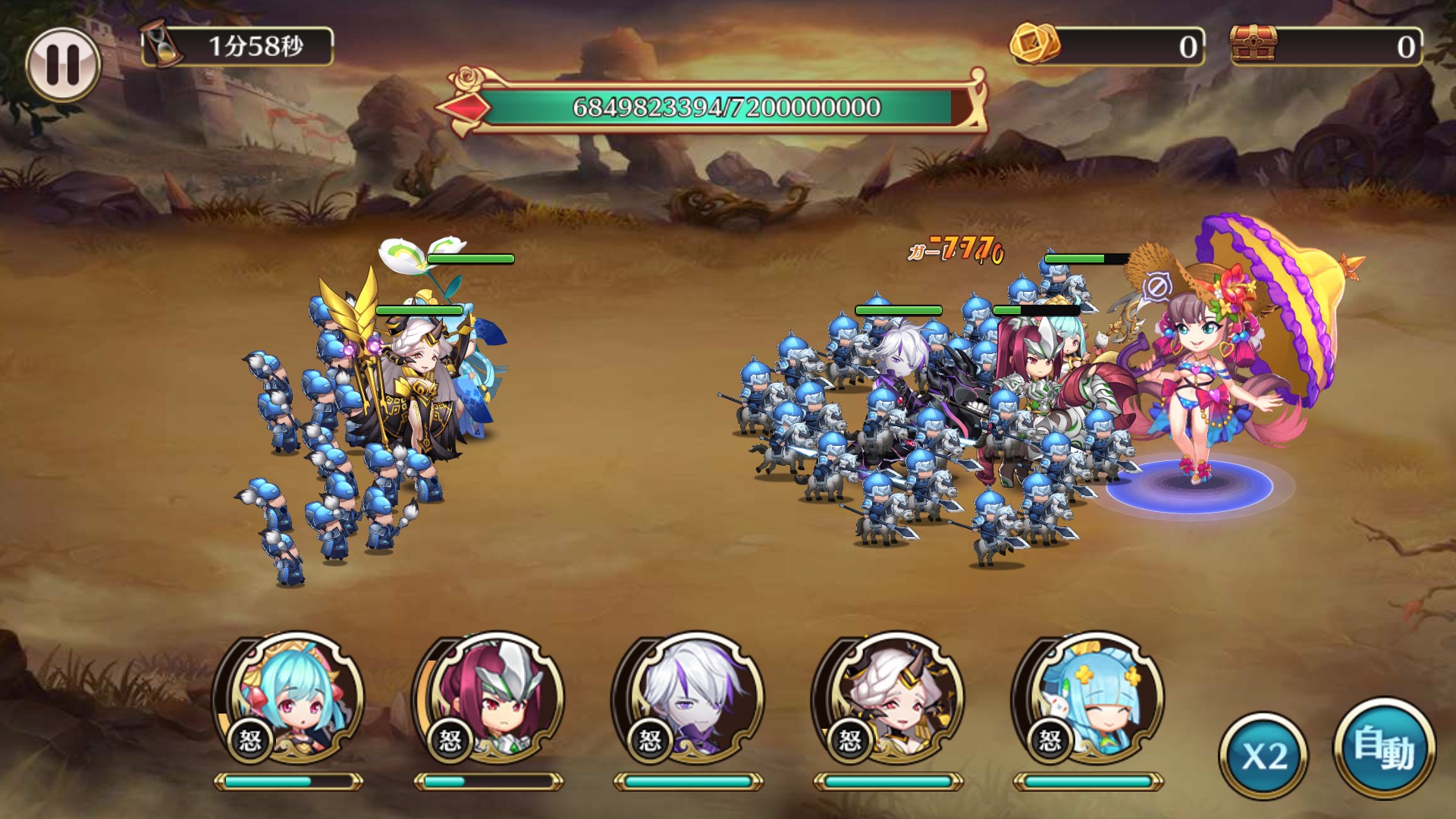Image resolution: width=1456 pixels, height=819 pixels.
Task: Trigger the maroon-haired helmeted knight's rage skill
Action: click(490, 701)
